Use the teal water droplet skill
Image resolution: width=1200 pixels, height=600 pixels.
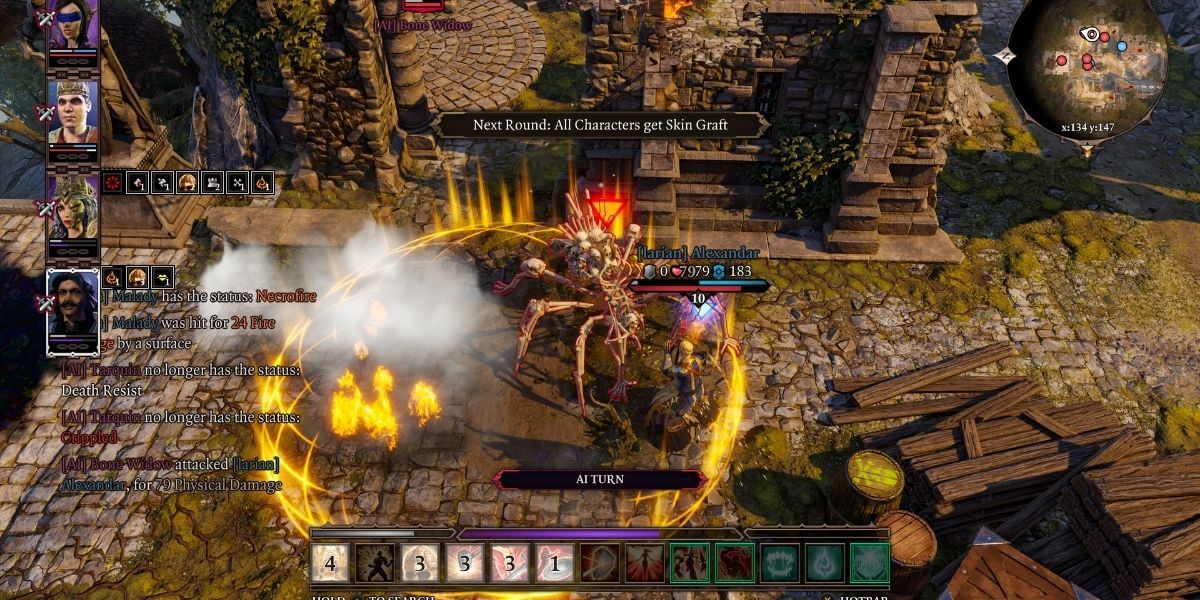[825, 563]
